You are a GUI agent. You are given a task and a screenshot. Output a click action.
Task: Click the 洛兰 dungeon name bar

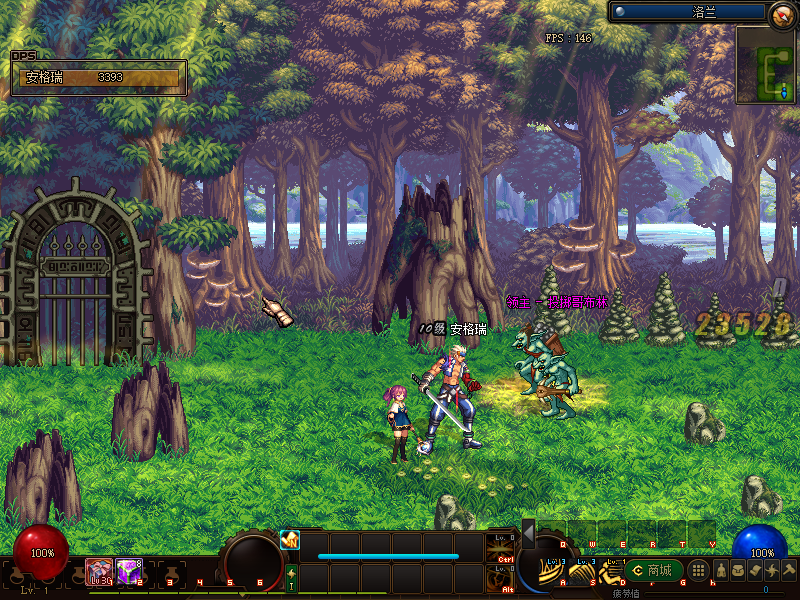pos(690,12)
